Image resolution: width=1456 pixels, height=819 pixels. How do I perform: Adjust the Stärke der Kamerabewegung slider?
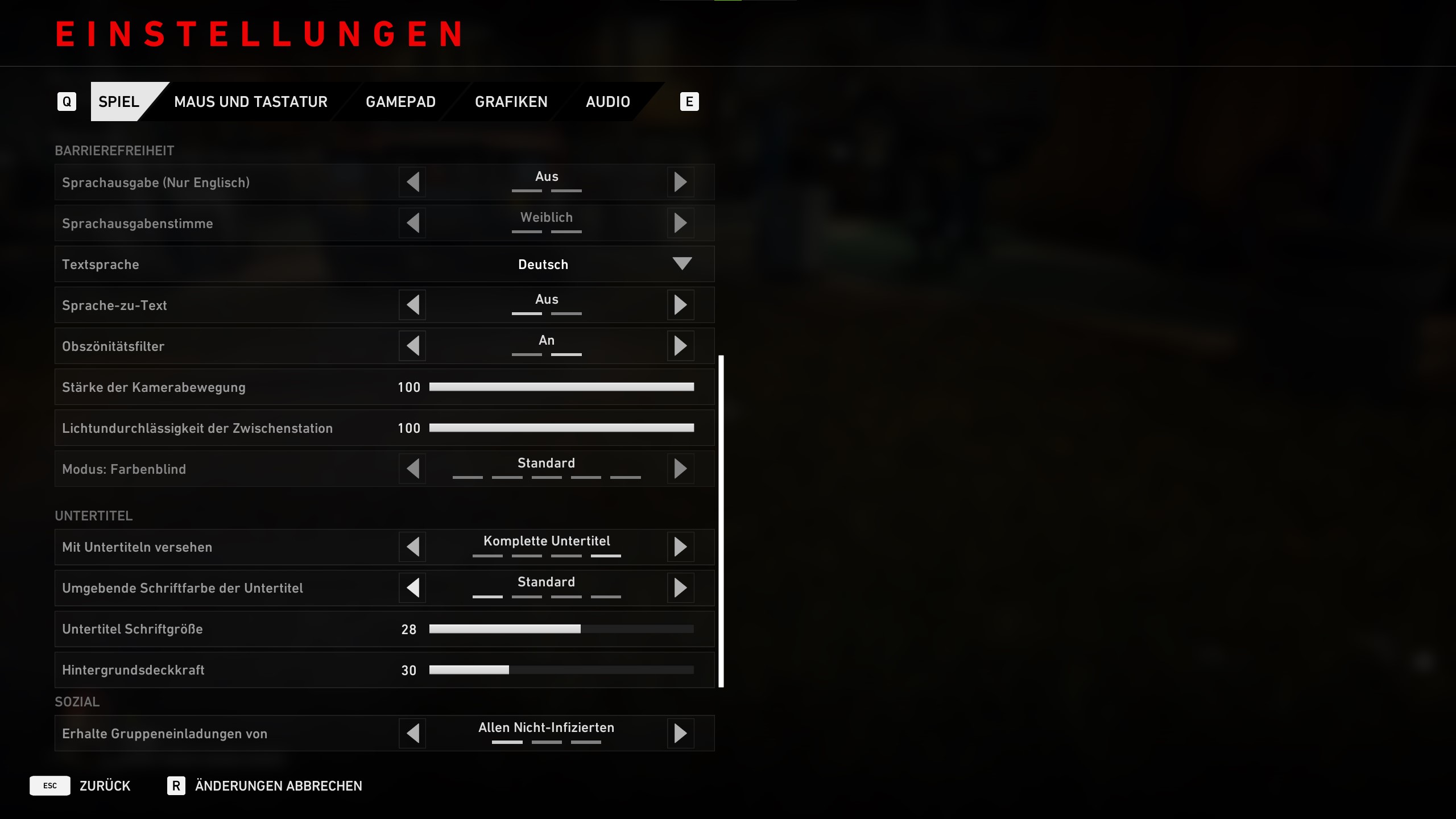pos(561,387)
